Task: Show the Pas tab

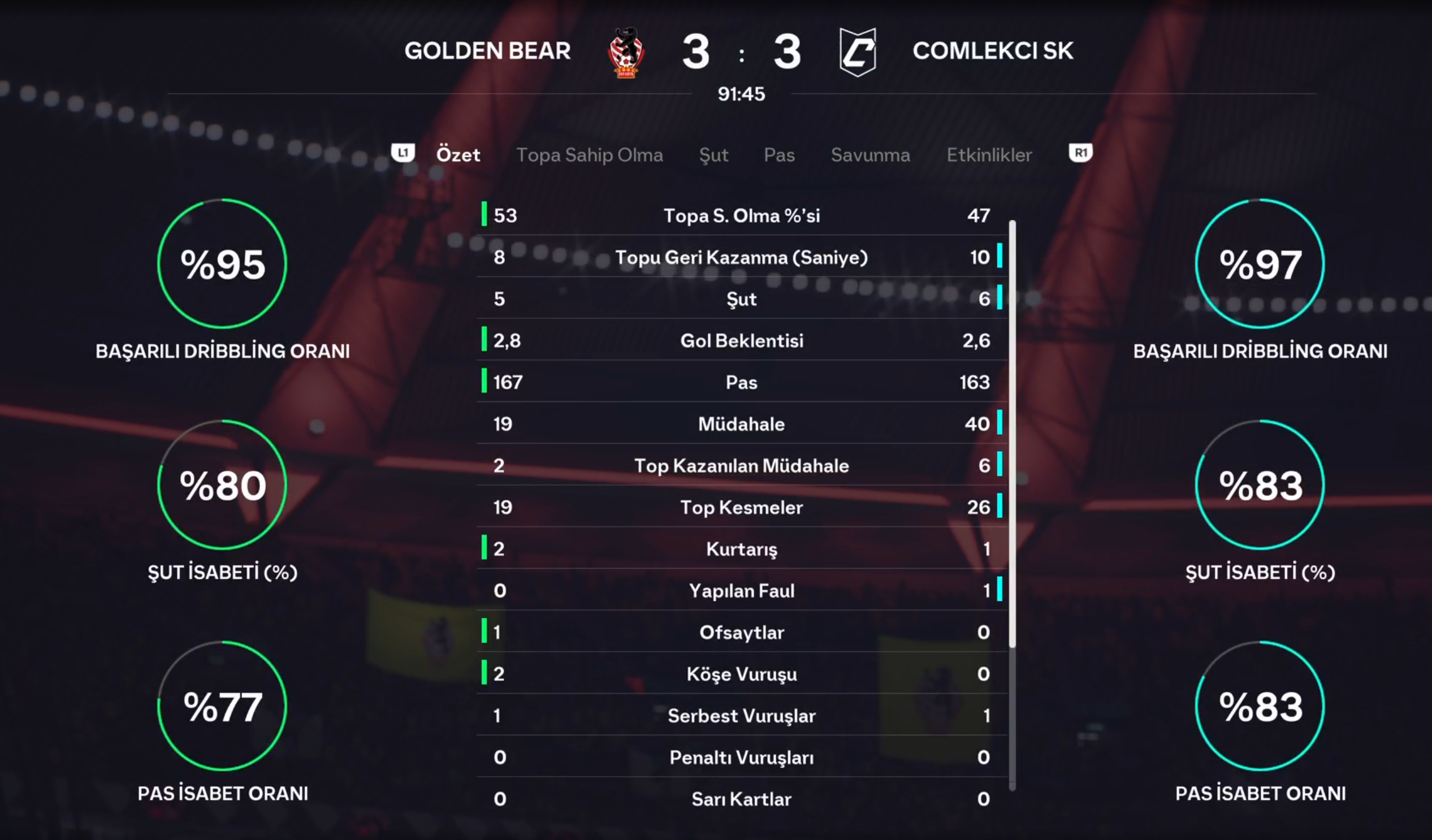Action: [x=779, y=154]
